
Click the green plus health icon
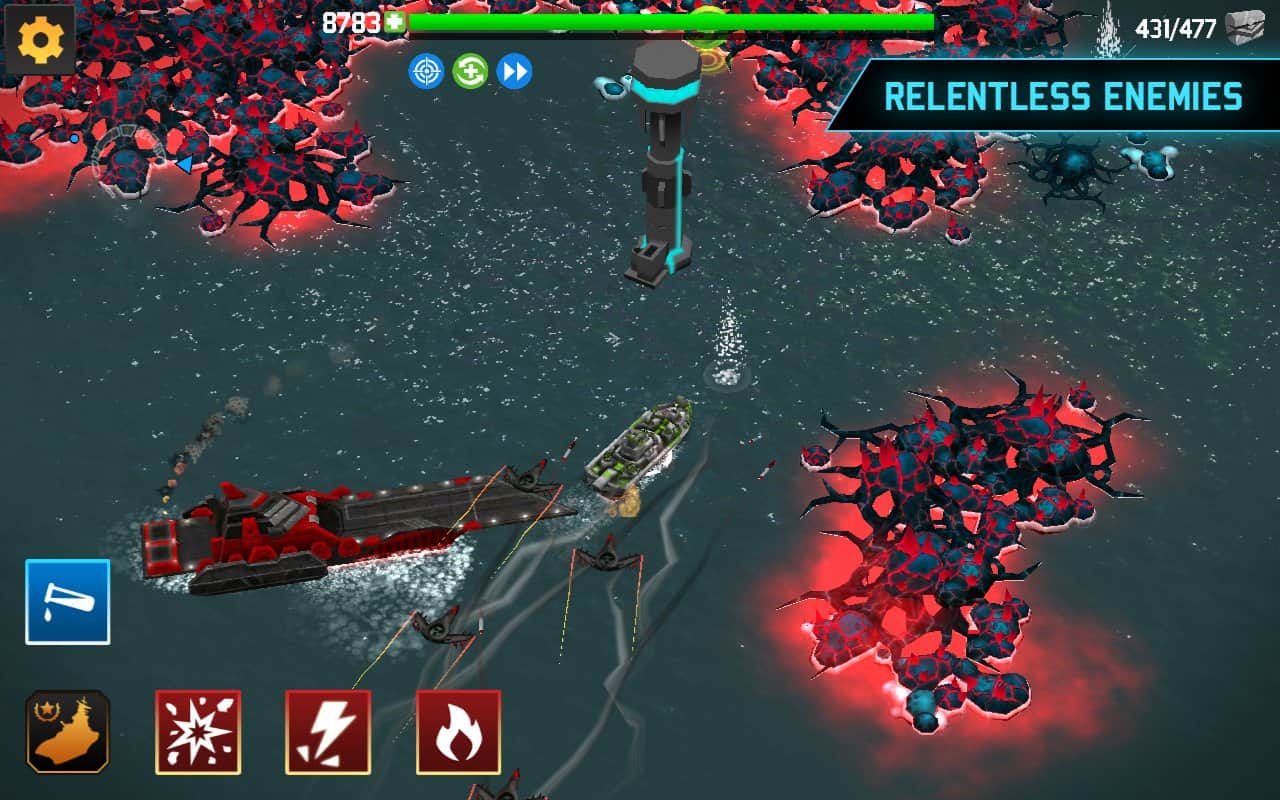(x=394, y=22)
